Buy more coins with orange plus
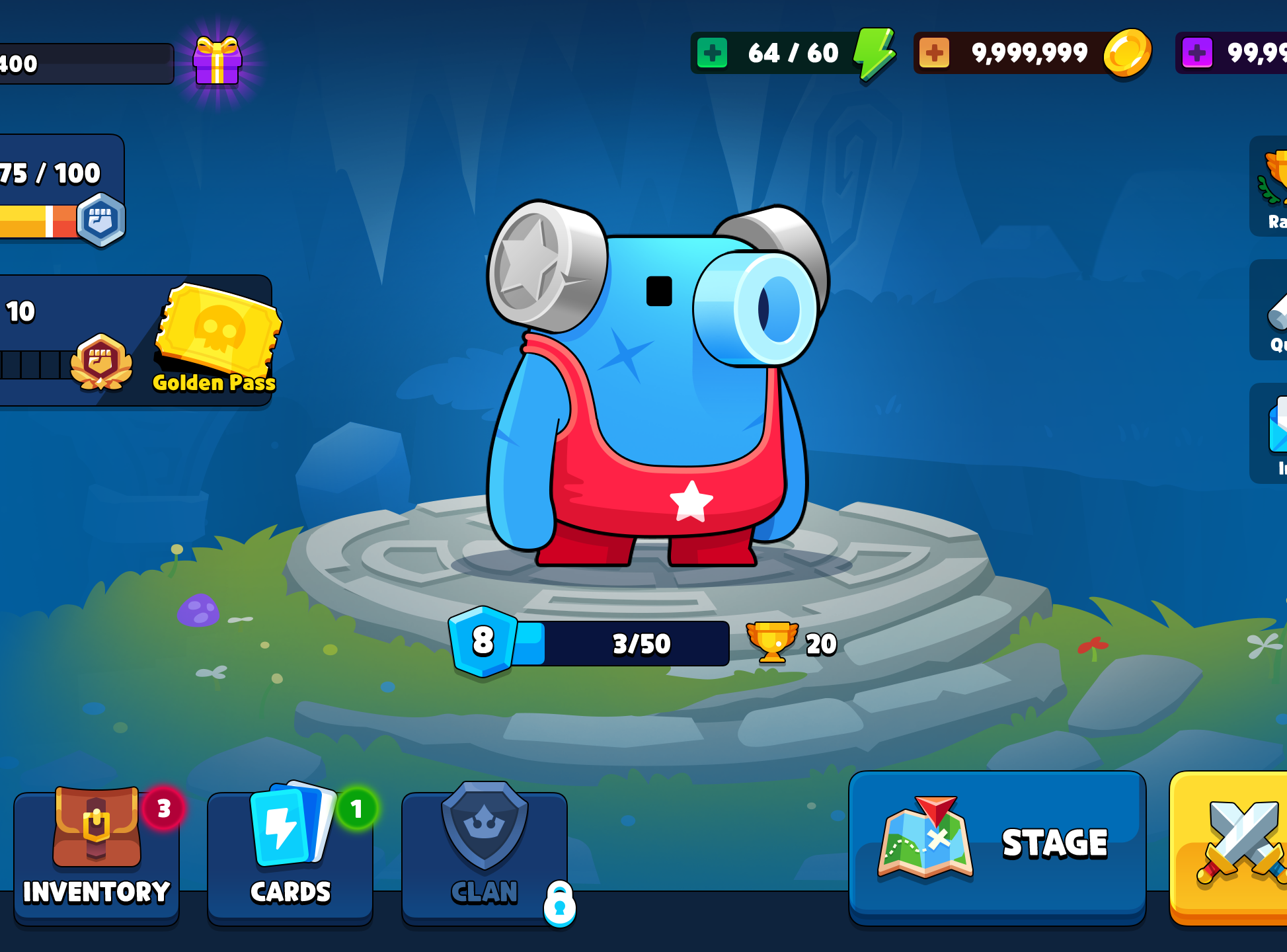The width and height of the screenshot is (1287, 952). [x=934, y=53]
